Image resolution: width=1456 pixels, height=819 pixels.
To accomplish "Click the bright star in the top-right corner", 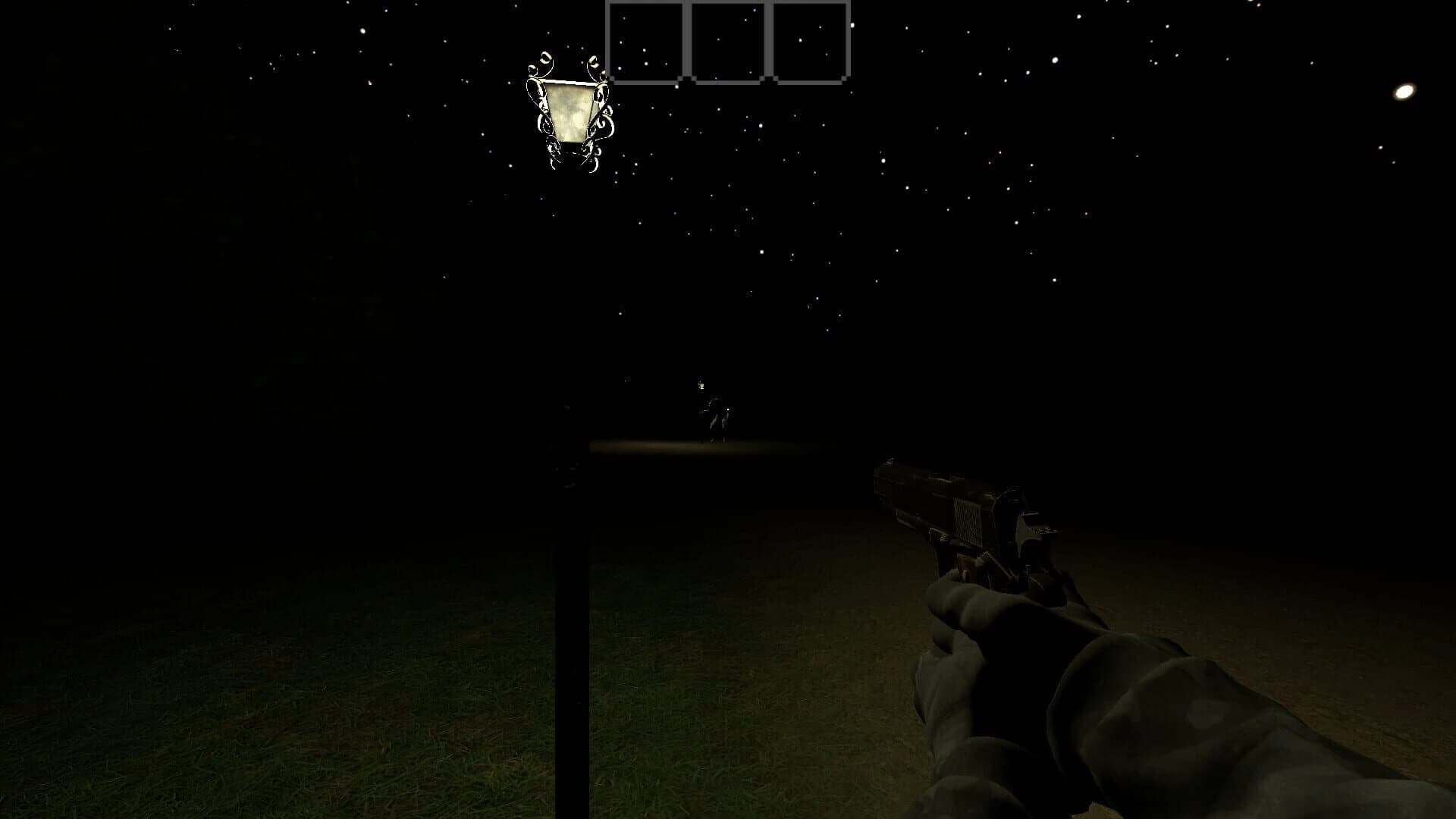I will [x=1404, y=93].
